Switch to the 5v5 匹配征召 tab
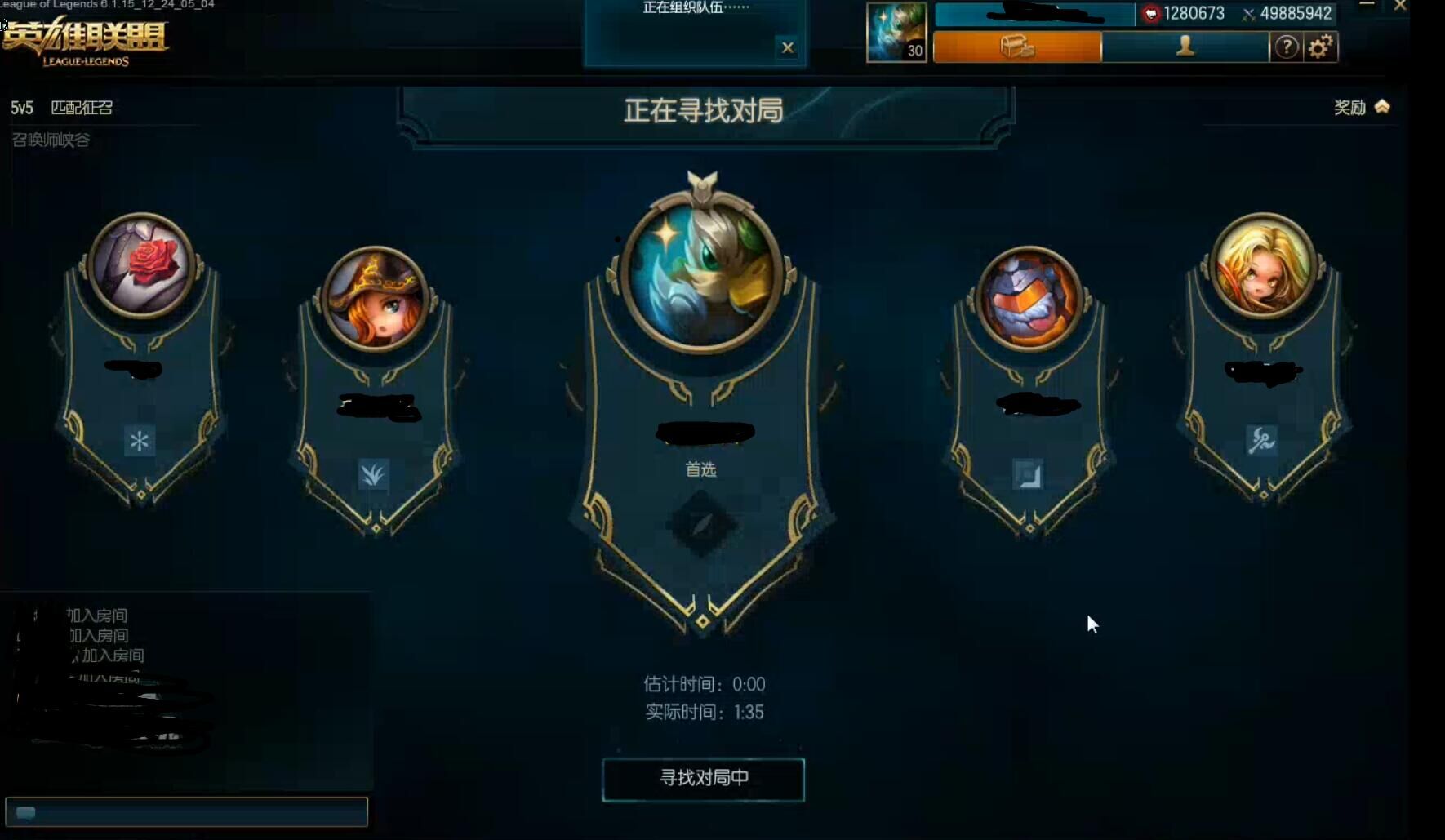This screenshot has width=1445, height=840. (61, 107)
